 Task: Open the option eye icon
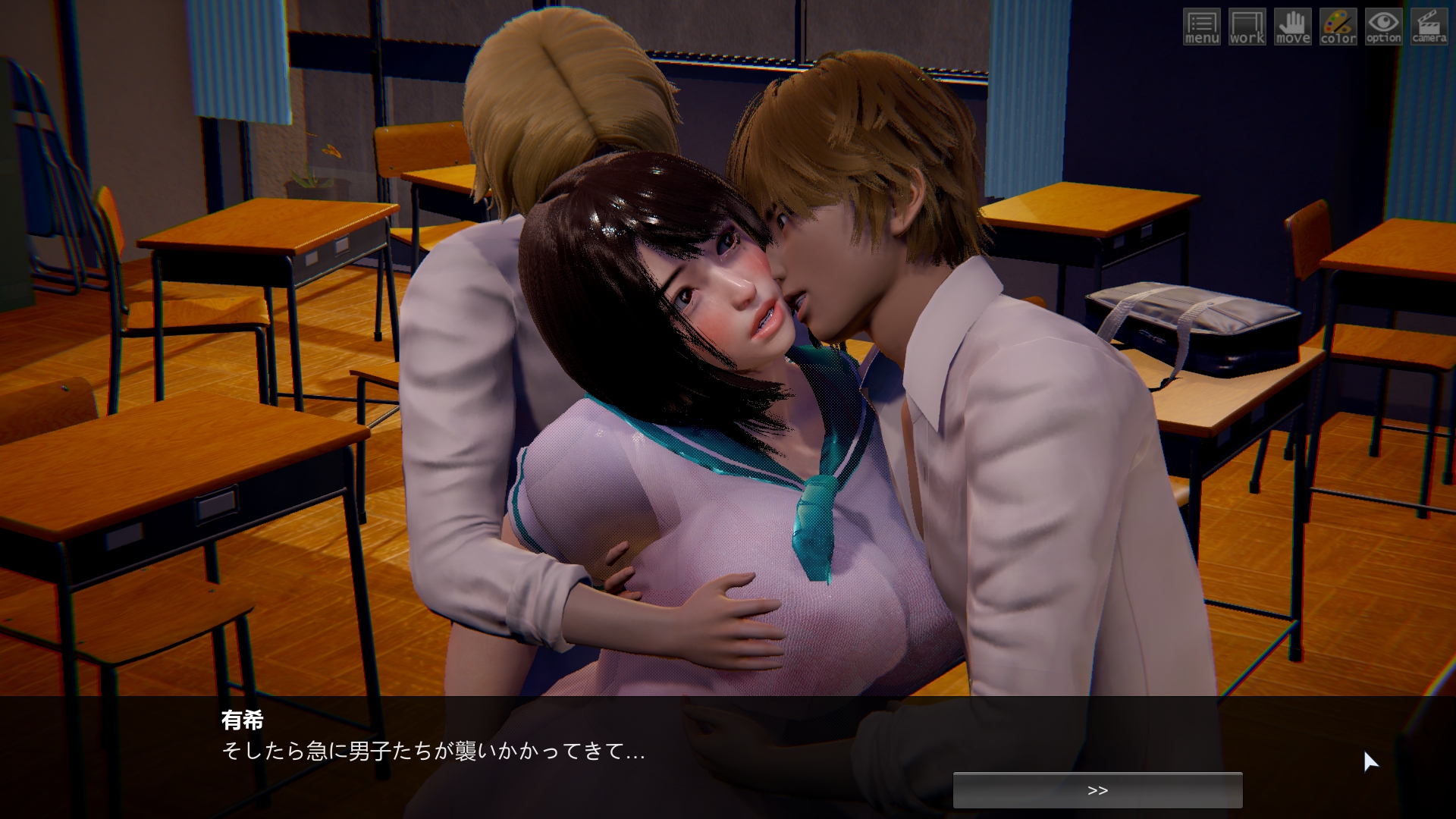[x=1384, y=27]
